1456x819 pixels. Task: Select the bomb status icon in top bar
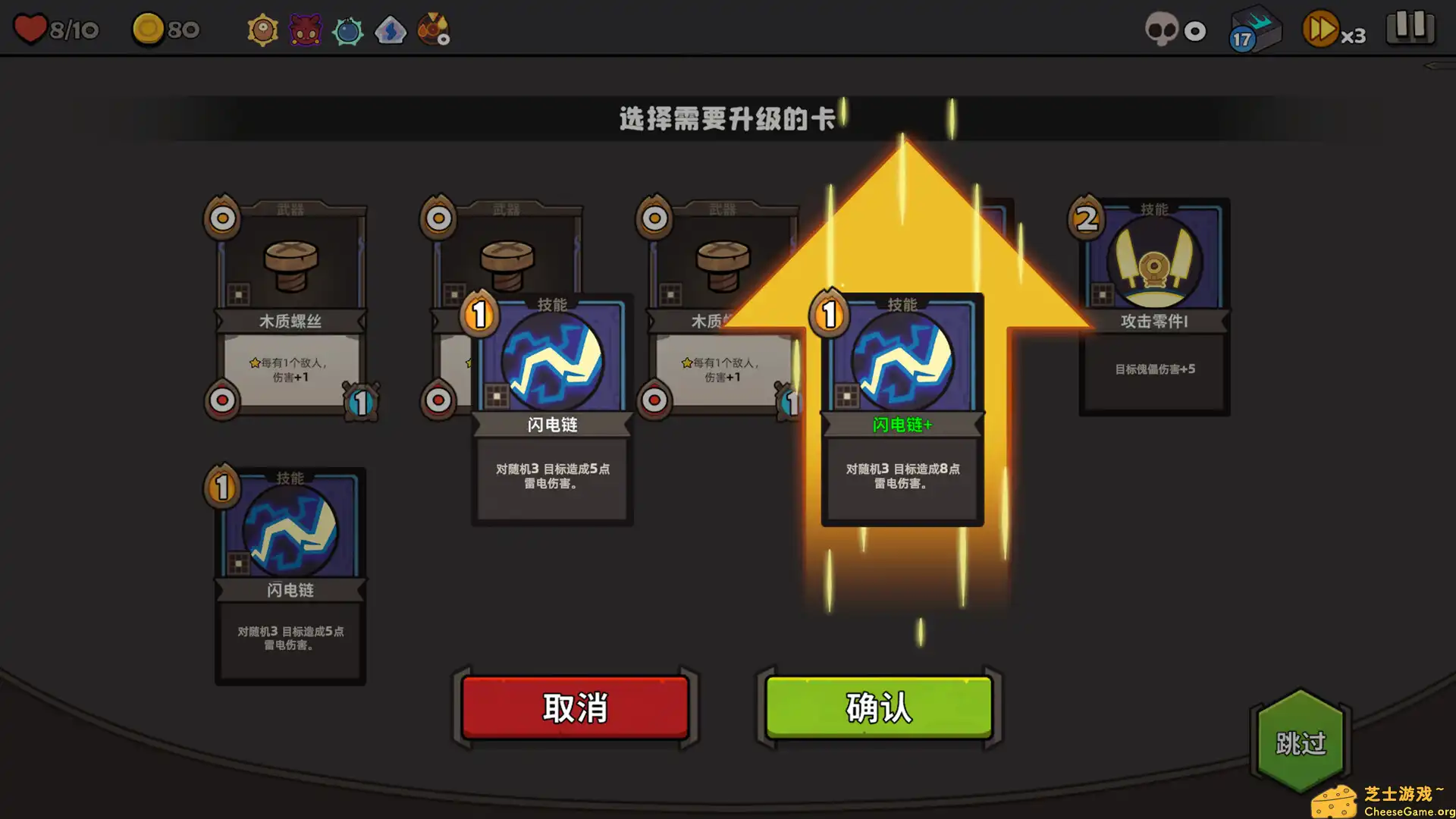[348, 29]
